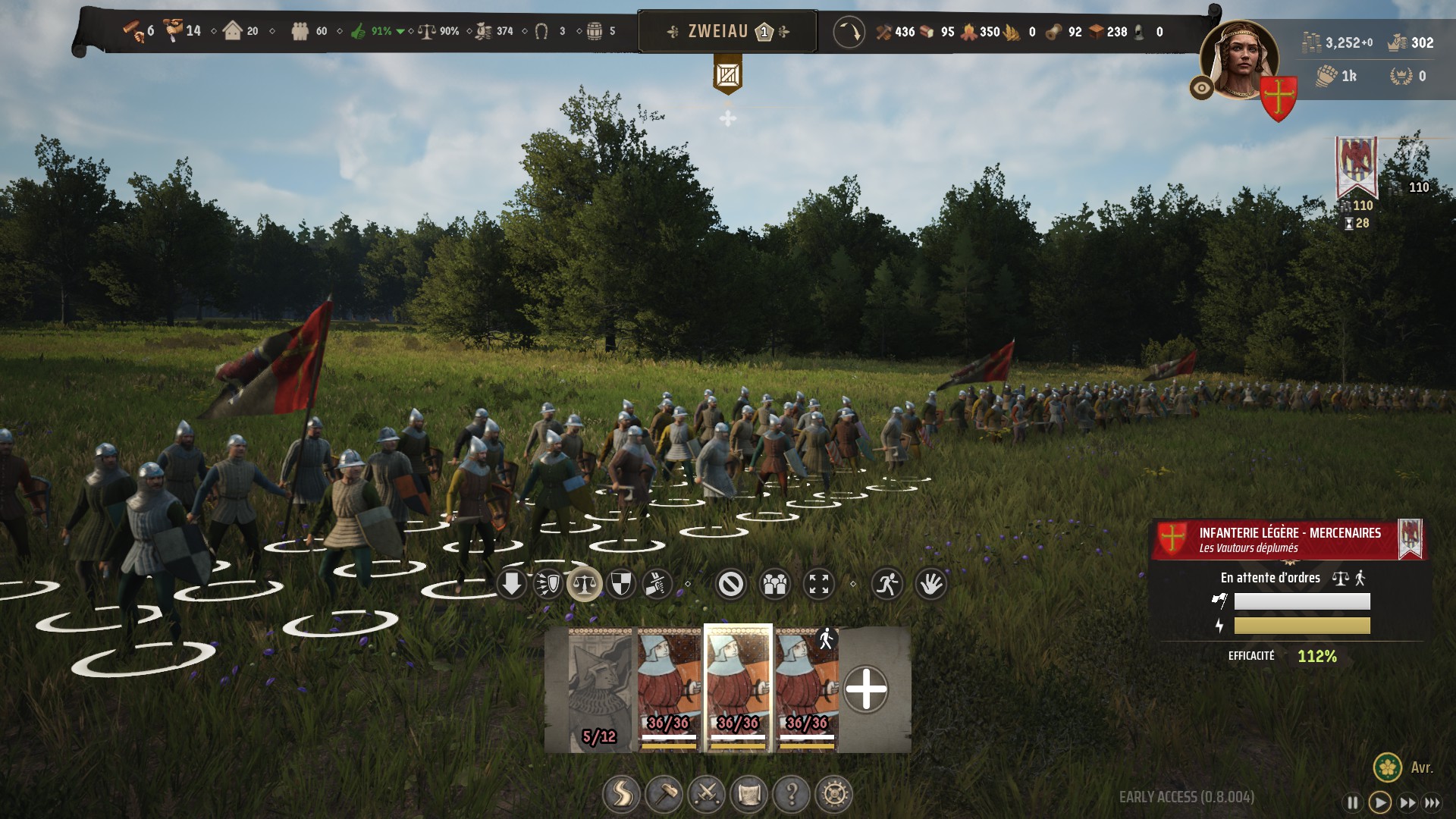Set game speed to double fast-forward
Image resolution: width=1456 pixels, height=819 pixels.
pos(1407,802)
